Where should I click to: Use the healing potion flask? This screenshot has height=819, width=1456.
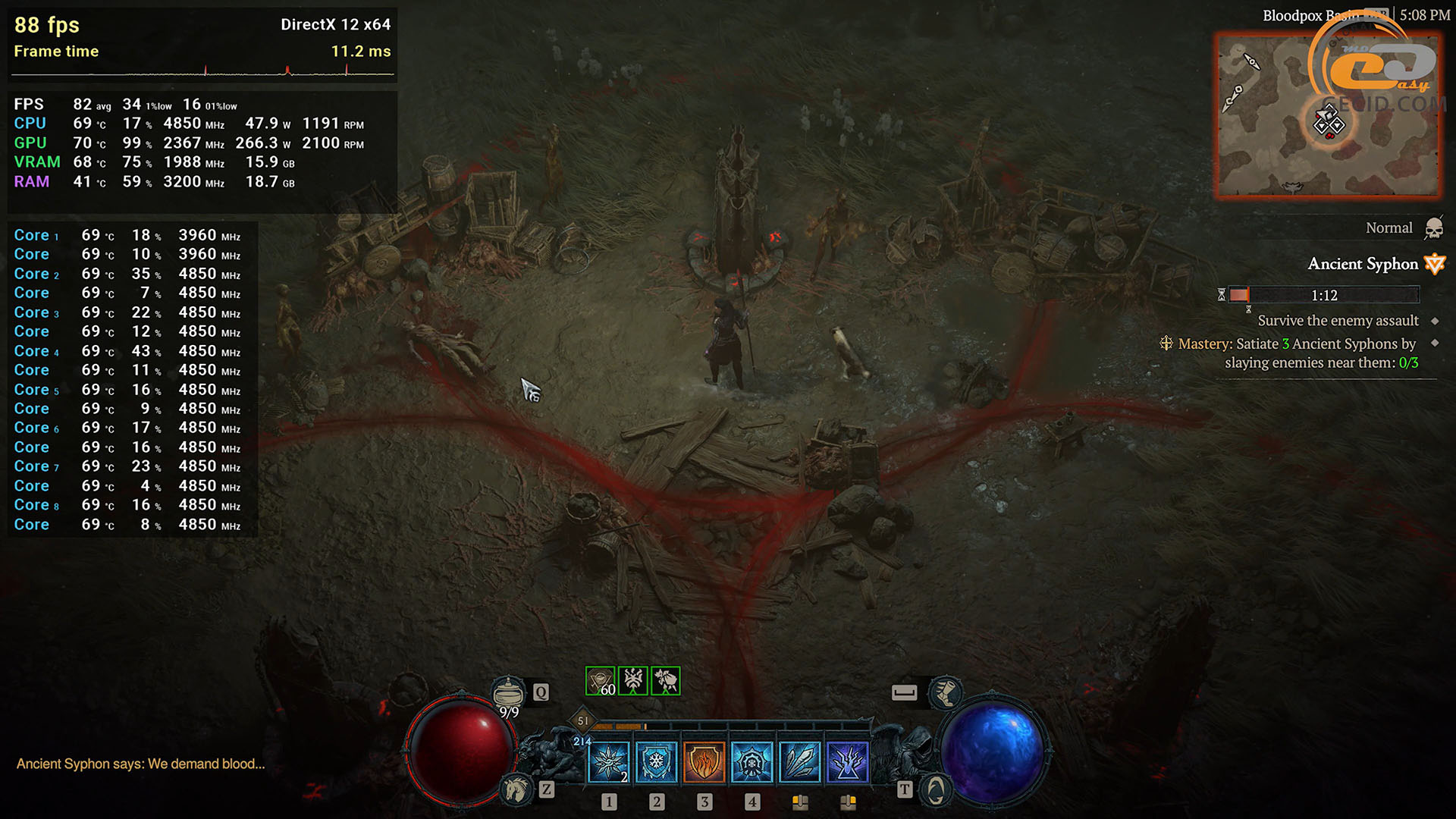tap(508, 692)
